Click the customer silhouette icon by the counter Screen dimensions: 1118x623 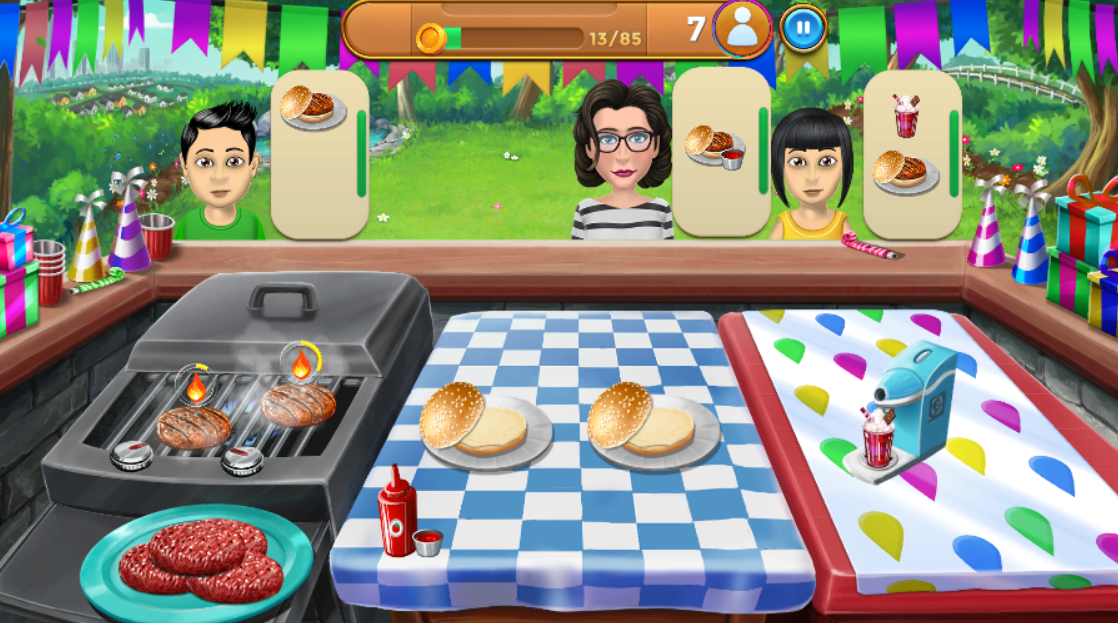pyautogui.click(x=742, y=28)
